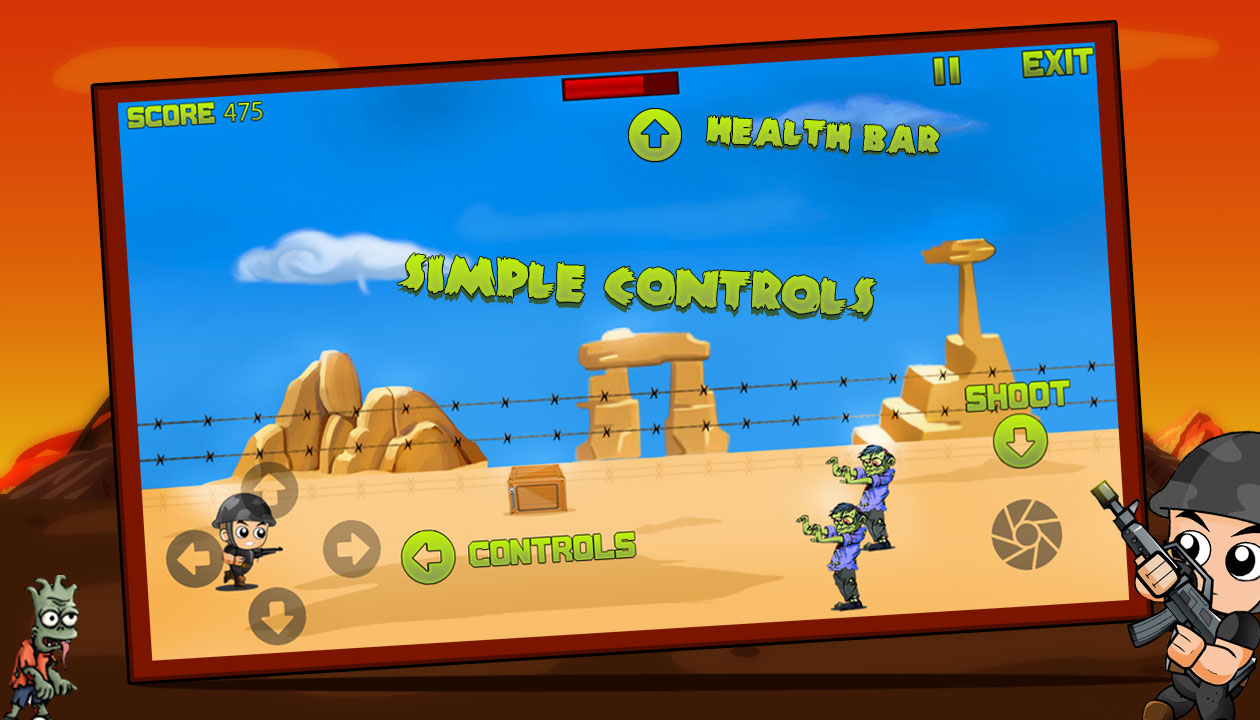Image resolution: width=1260 pixels, height=720 pixels.
Task: Tap the right arrow movement button
Action: tap(352, 548)
